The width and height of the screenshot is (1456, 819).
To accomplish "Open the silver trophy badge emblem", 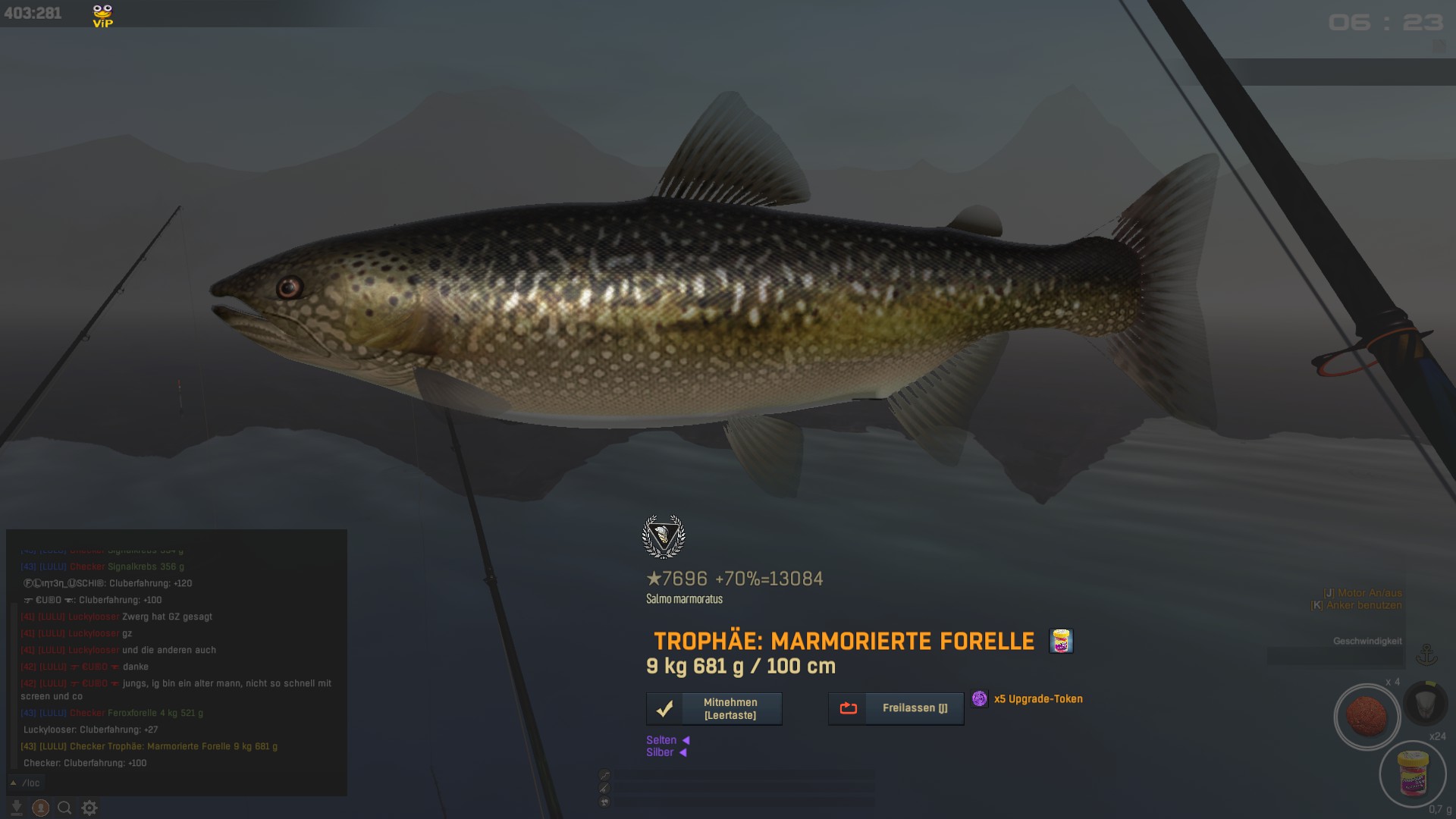I will [664, 537].
